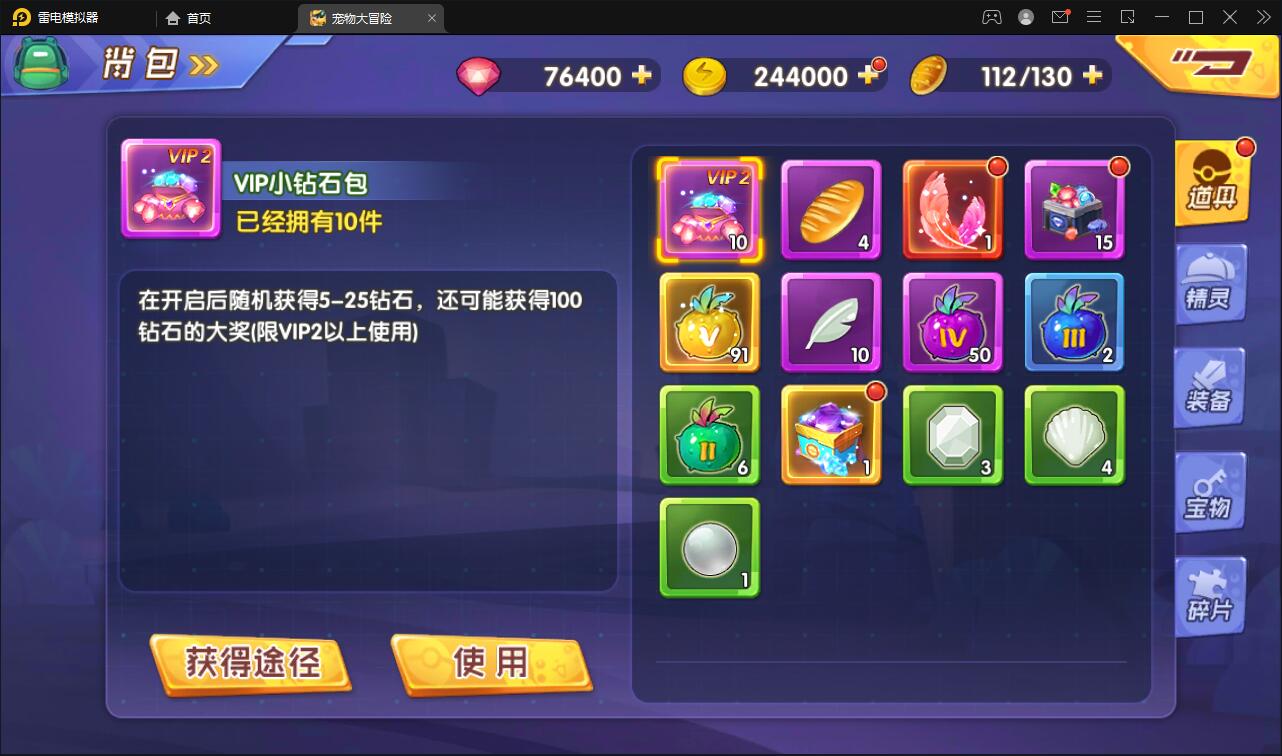Switch to the 精灵 tab
The height and width of the screenshot is (756, 1282).
pos(1210,285)
